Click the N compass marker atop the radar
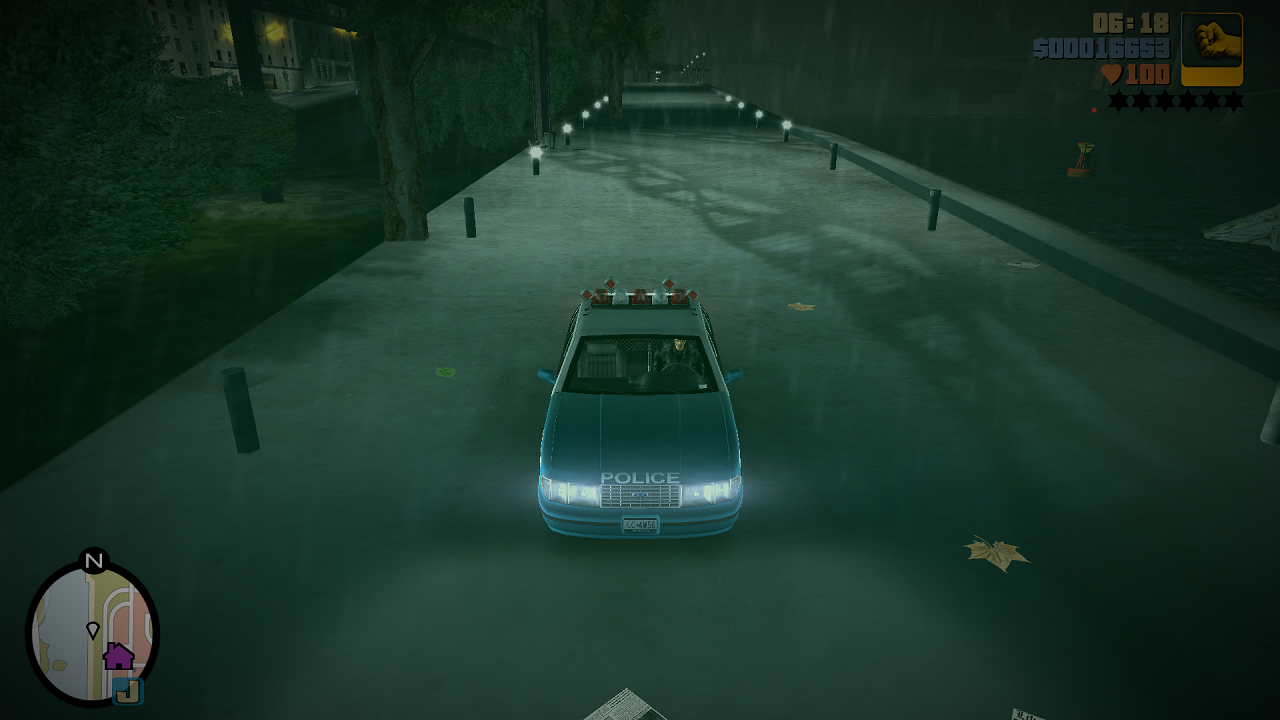This screenshot has height=720, width=1280. (94, 562)
